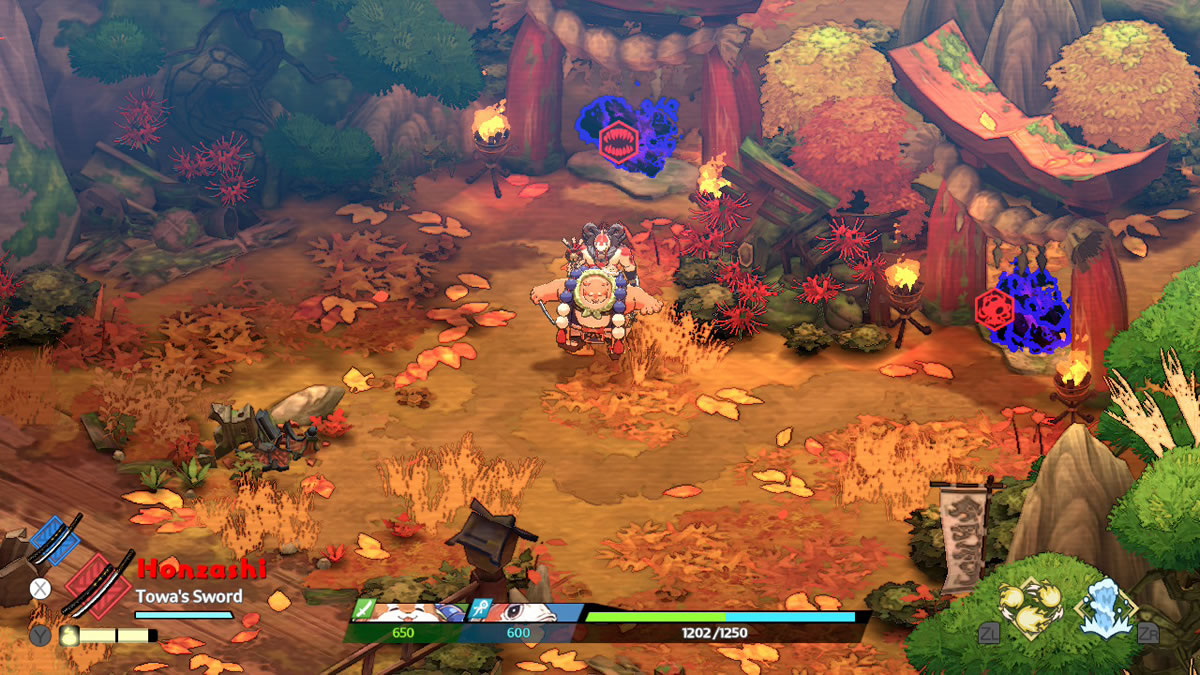The width and height of the screenshot is (1200, 675).
Task: Use the glowing gourd flask icon
Action: click(x=67, y=634)
